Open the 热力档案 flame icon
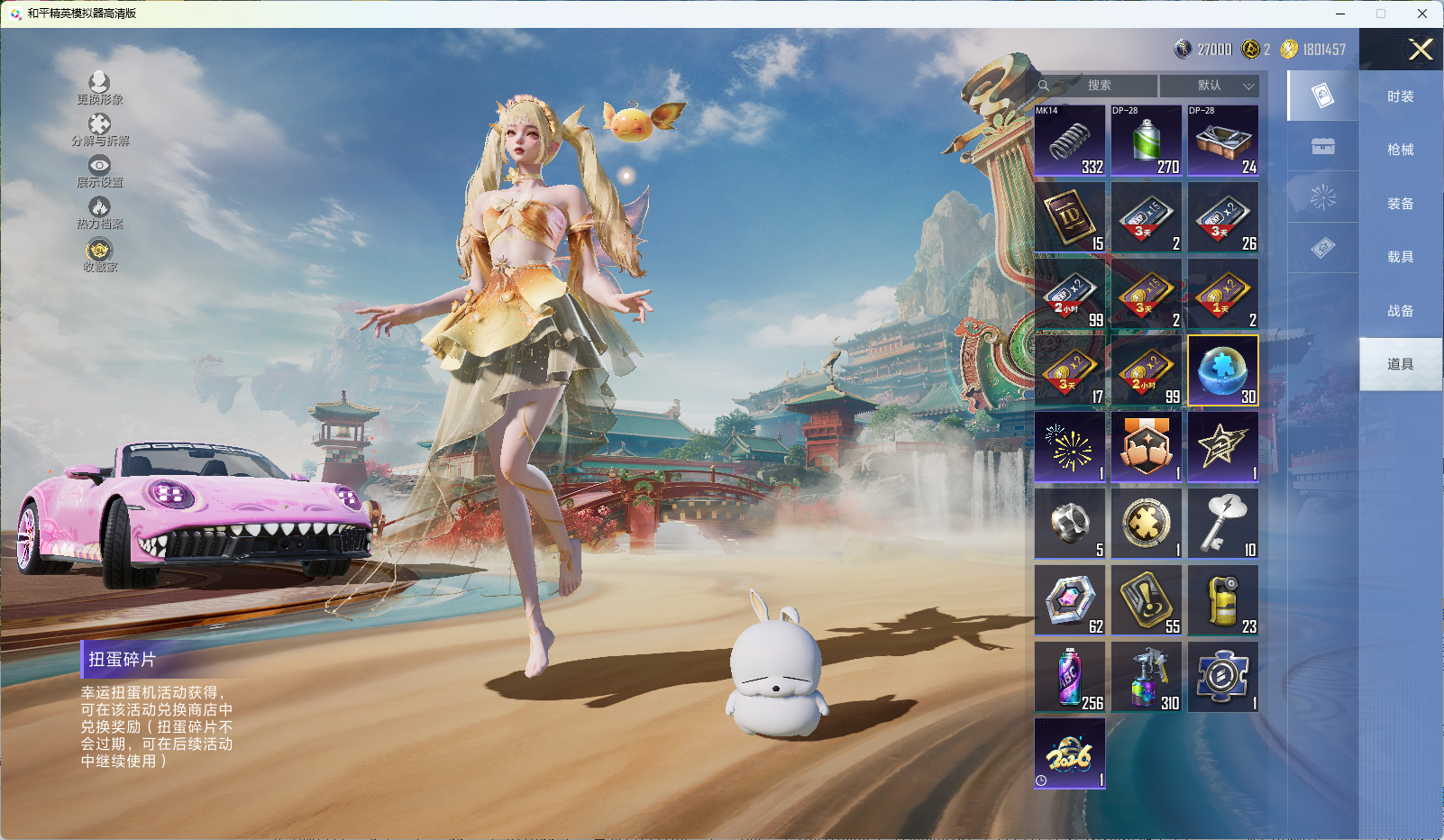The height and width of the screenshot is (840, 1444). point(99,213)
